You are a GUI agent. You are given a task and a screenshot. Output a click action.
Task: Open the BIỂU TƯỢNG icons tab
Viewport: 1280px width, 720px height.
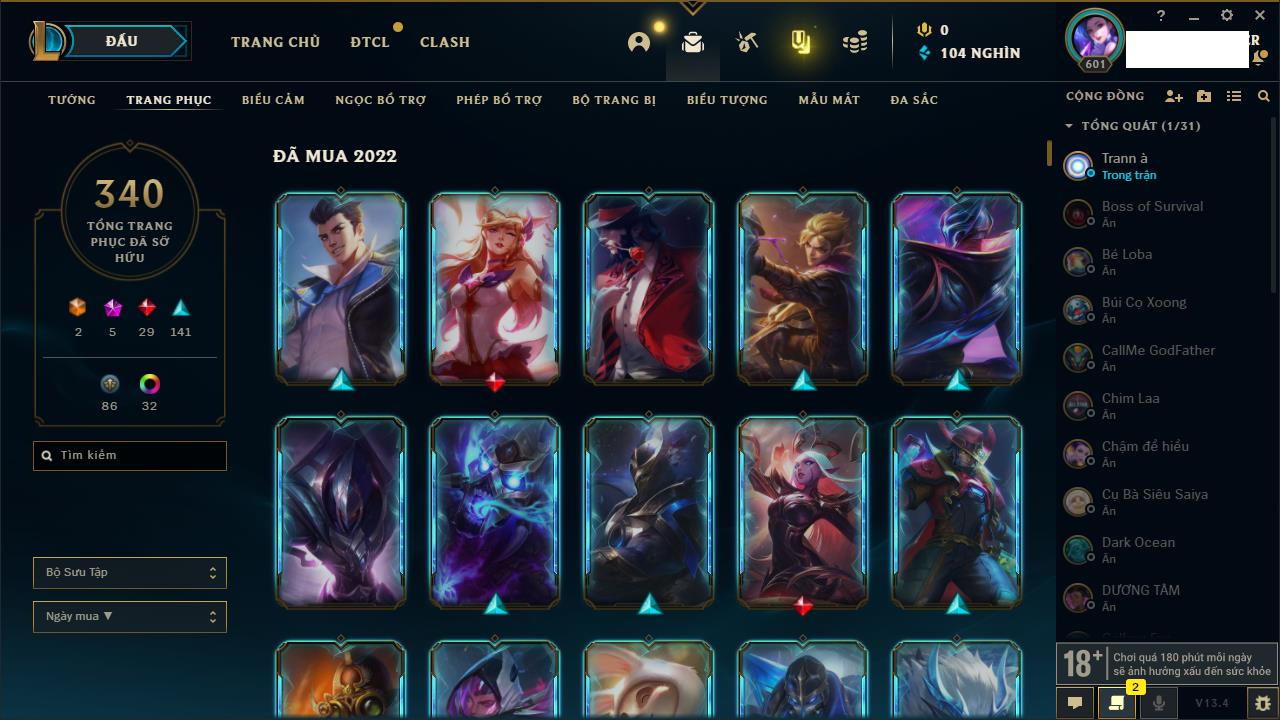[727, 100]
